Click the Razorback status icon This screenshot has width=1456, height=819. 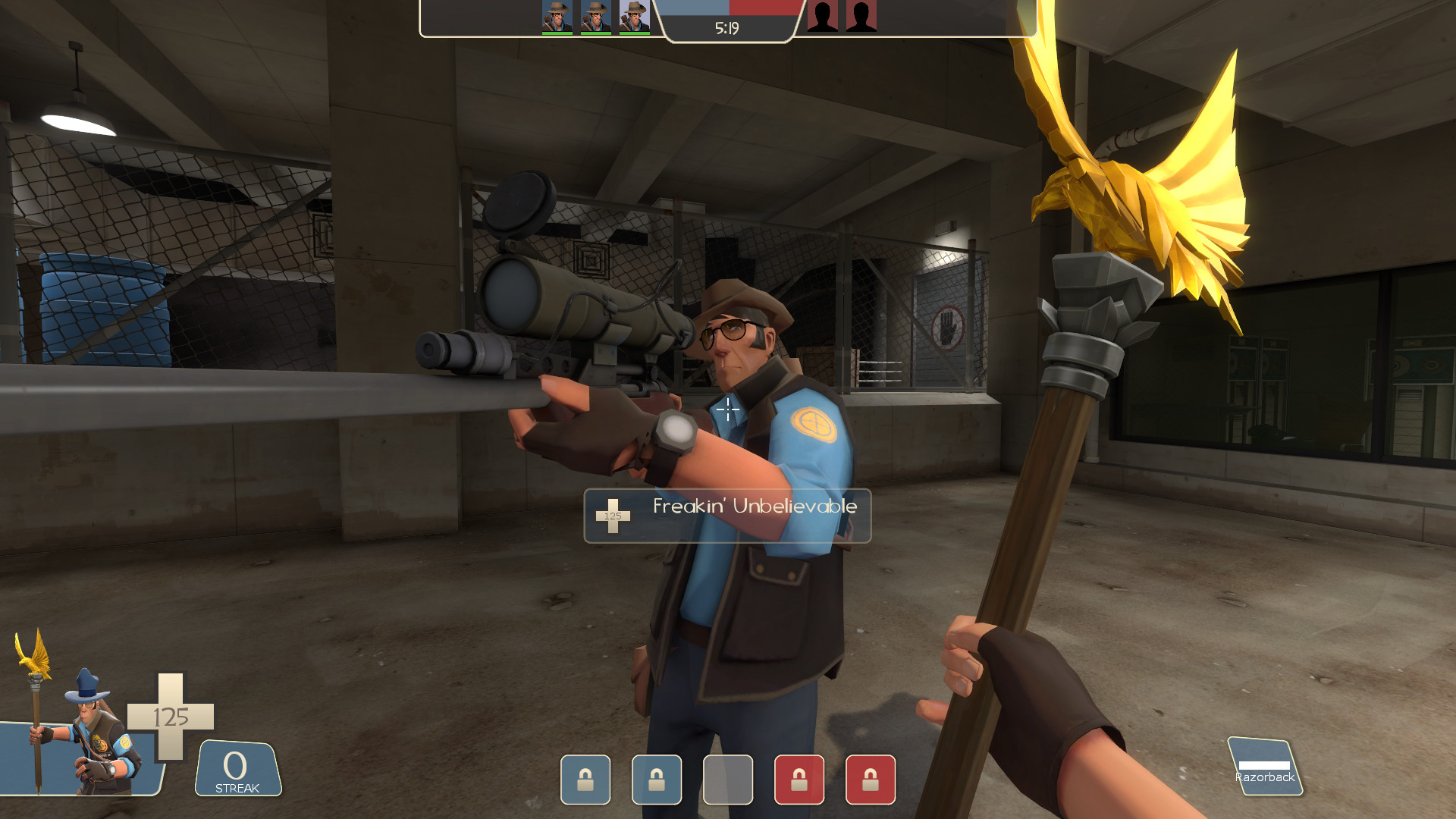pyautogui.click(x=1263, y=766)
